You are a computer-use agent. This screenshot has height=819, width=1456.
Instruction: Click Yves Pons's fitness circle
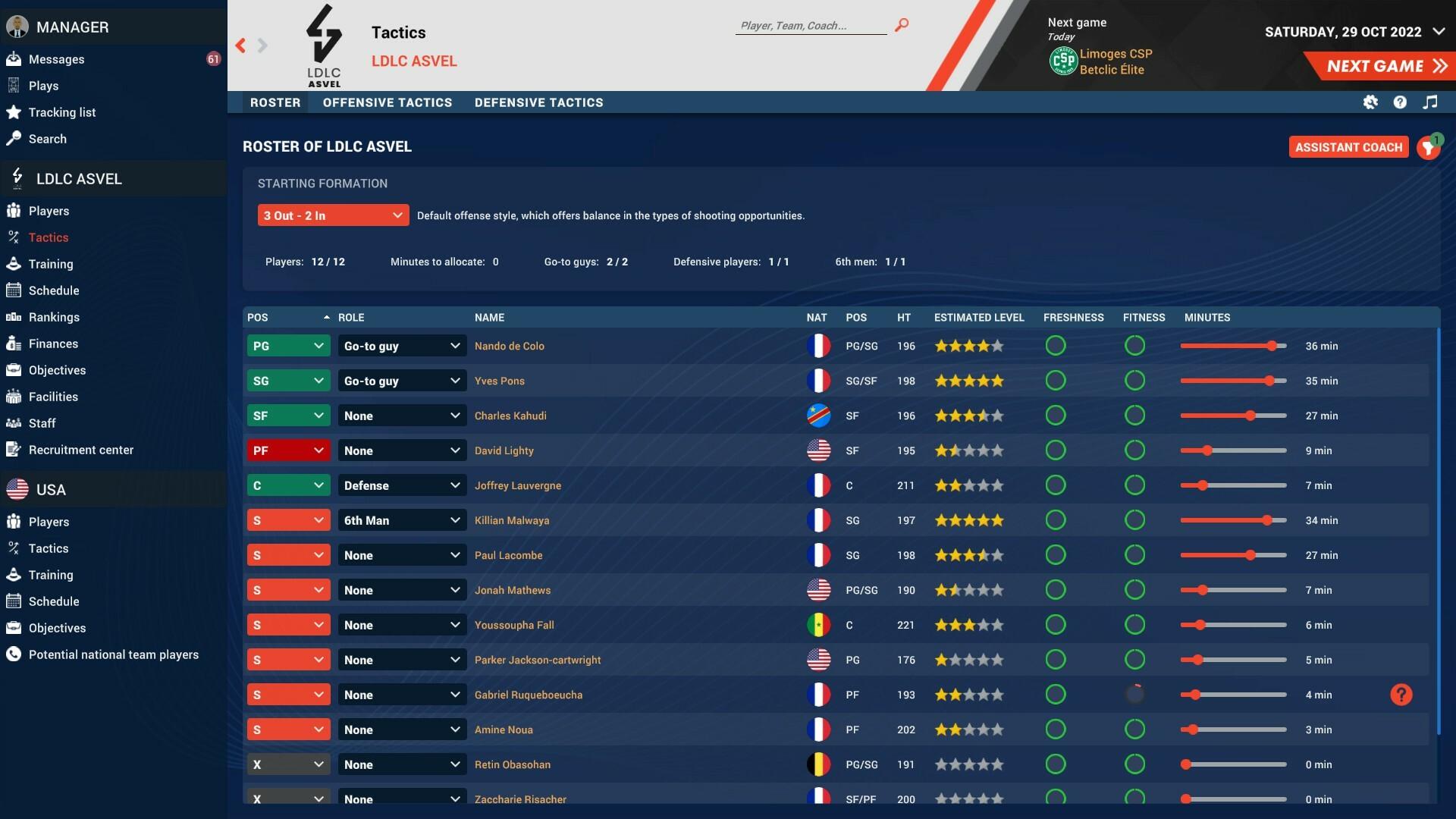1135,380
